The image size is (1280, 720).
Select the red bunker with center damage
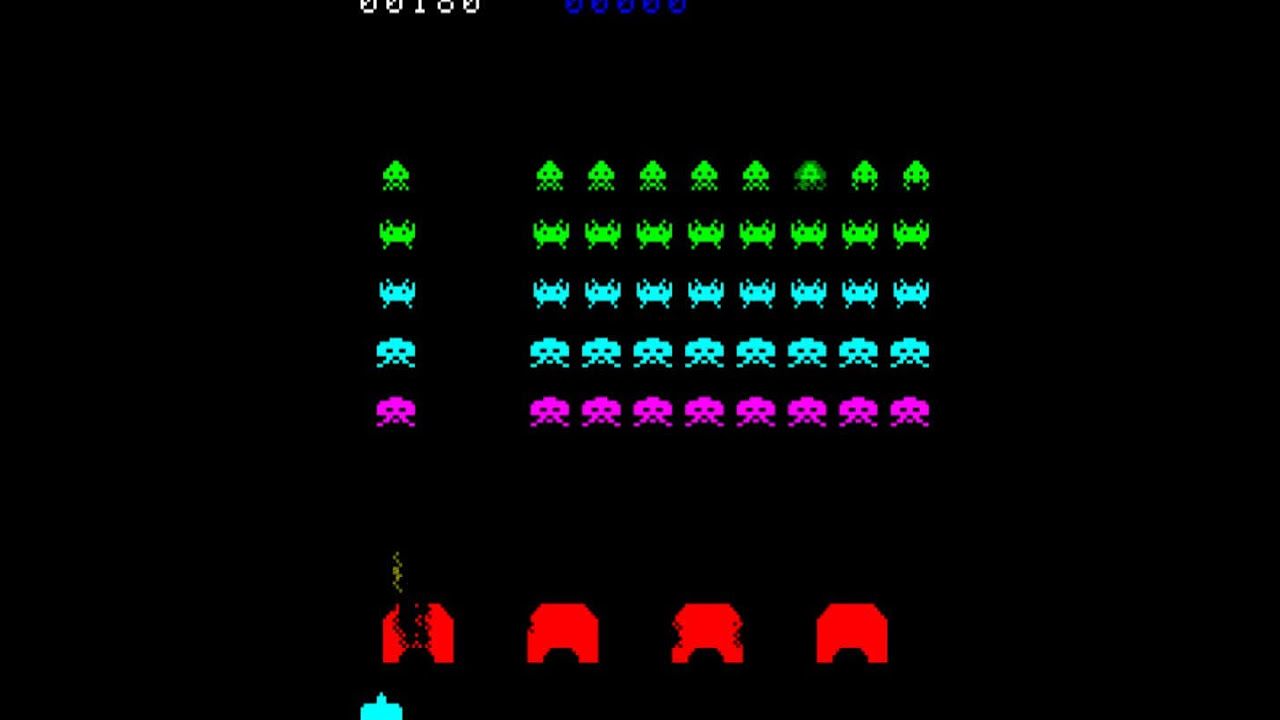706,632
